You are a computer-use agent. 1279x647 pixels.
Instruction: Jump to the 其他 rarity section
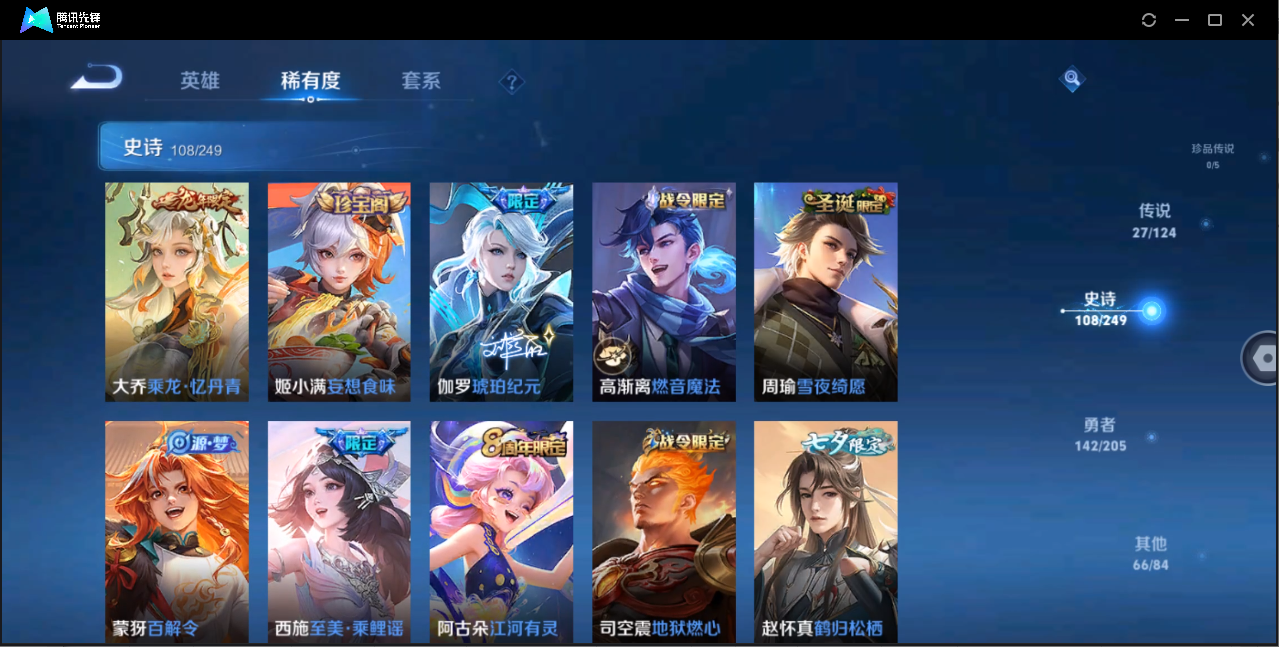[1150, 553]
